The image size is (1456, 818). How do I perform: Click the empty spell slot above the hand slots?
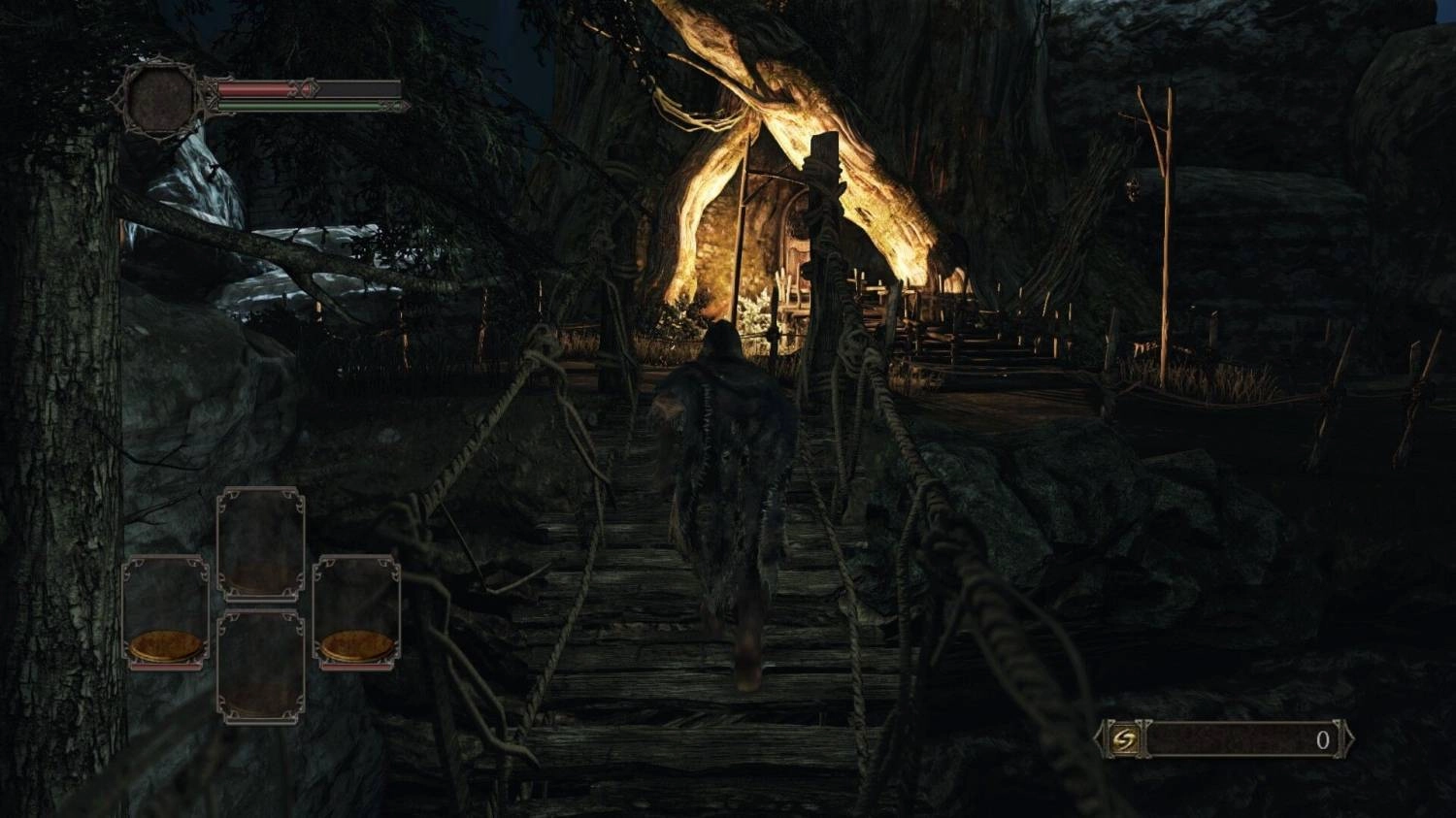(260, 543)
